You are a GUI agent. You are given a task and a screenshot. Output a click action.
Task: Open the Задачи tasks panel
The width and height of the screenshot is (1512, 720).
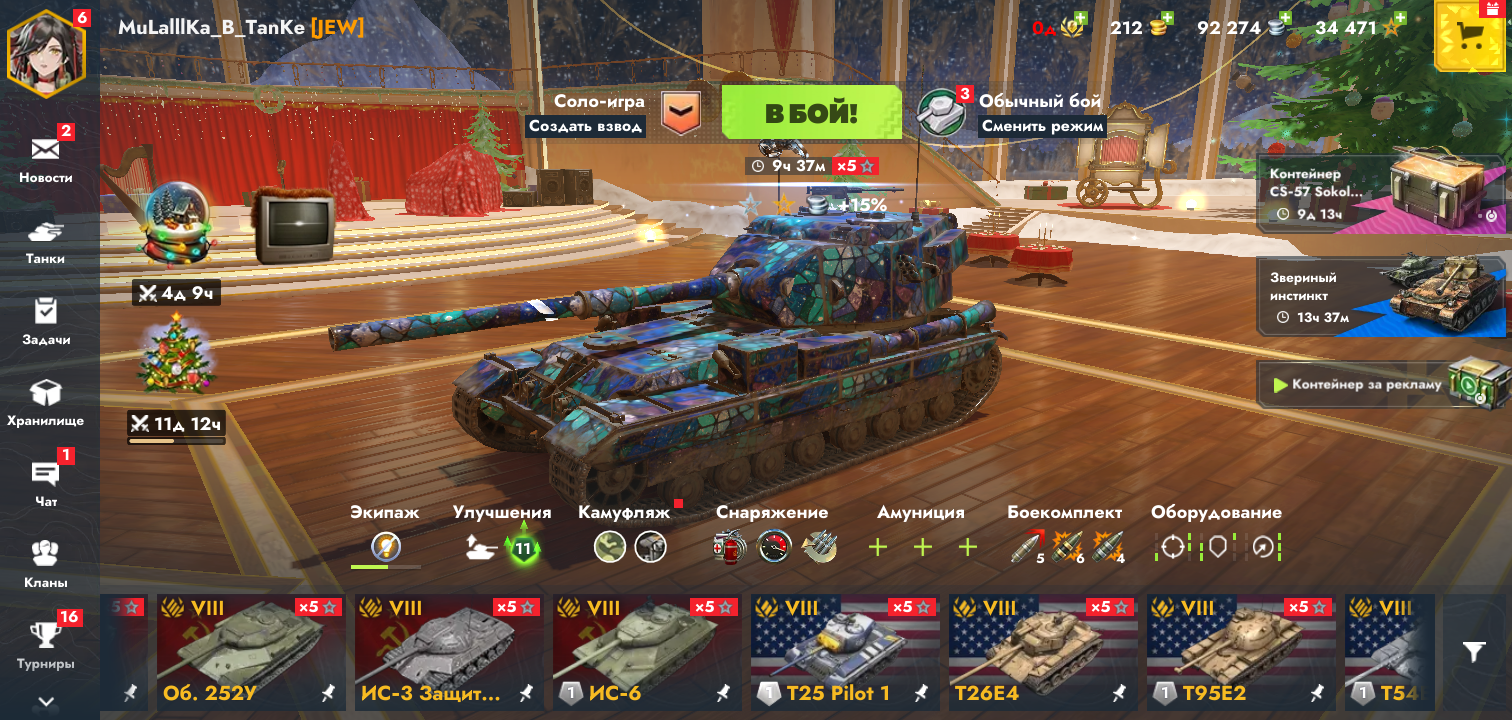(46, 320)
